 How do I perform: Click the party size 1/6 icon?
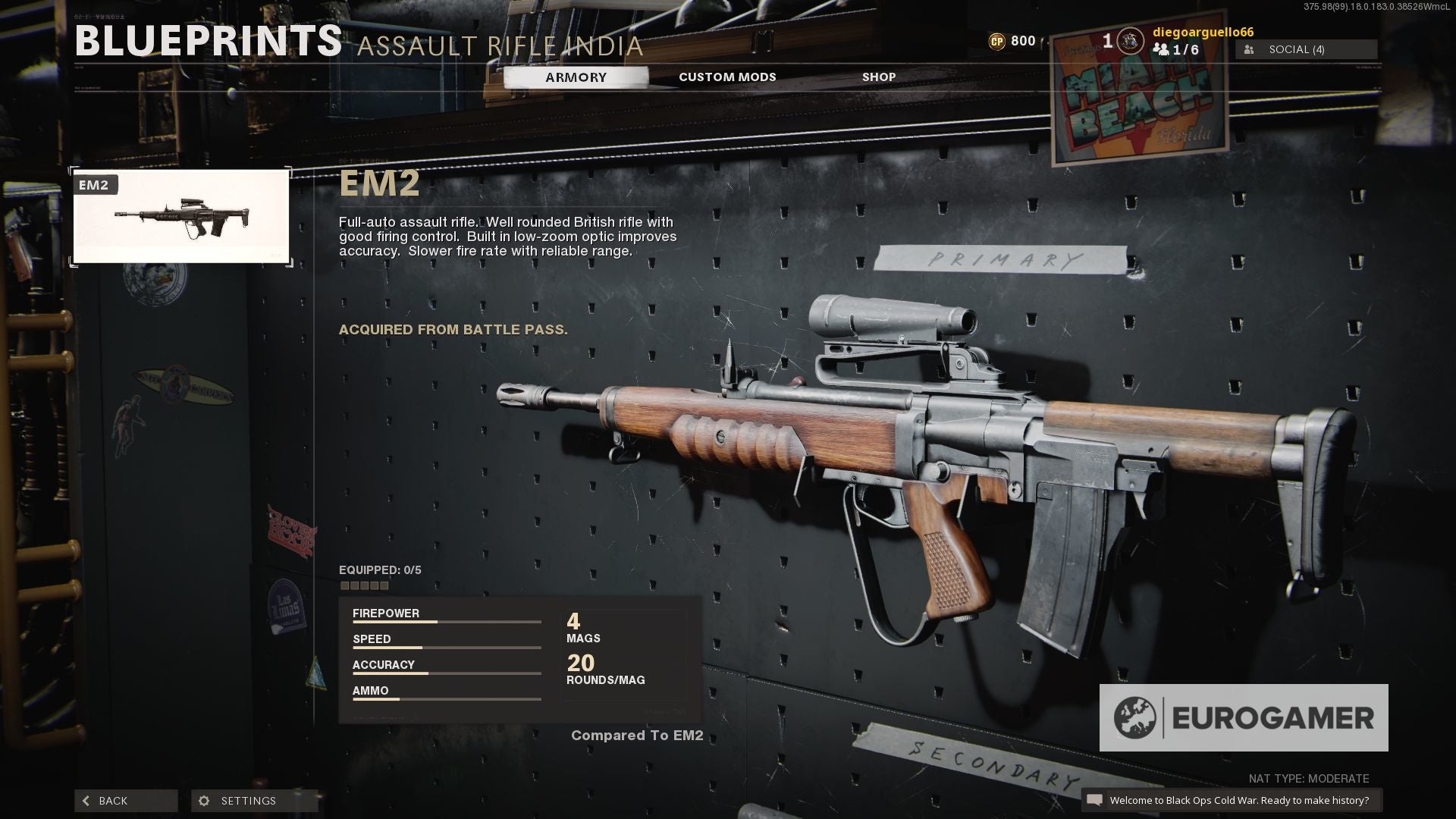pyautogui.click(x=1162, y=49)
